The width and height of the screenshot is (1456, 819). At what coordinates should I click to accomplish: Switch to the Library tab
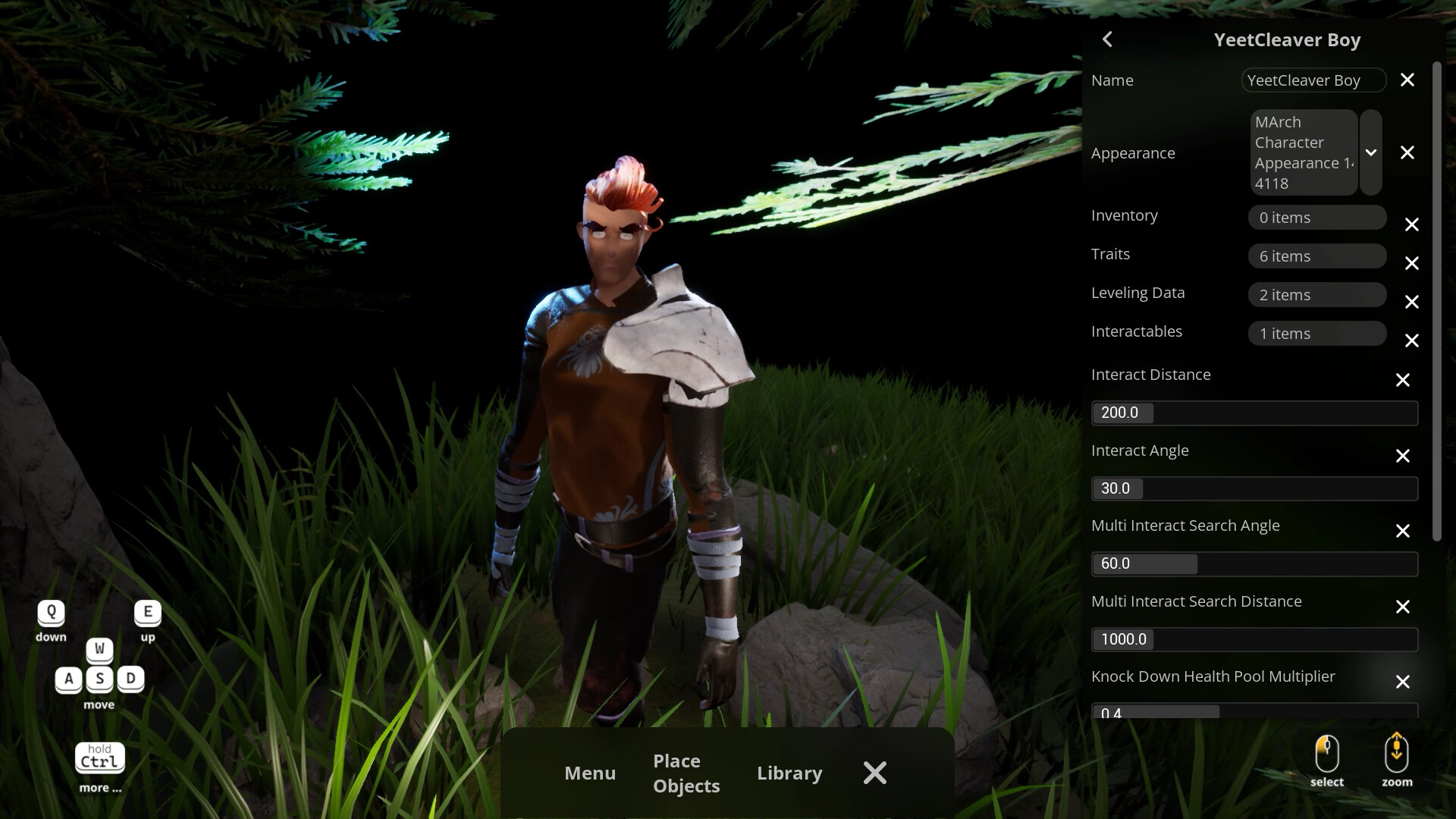[x=789, y=773]
